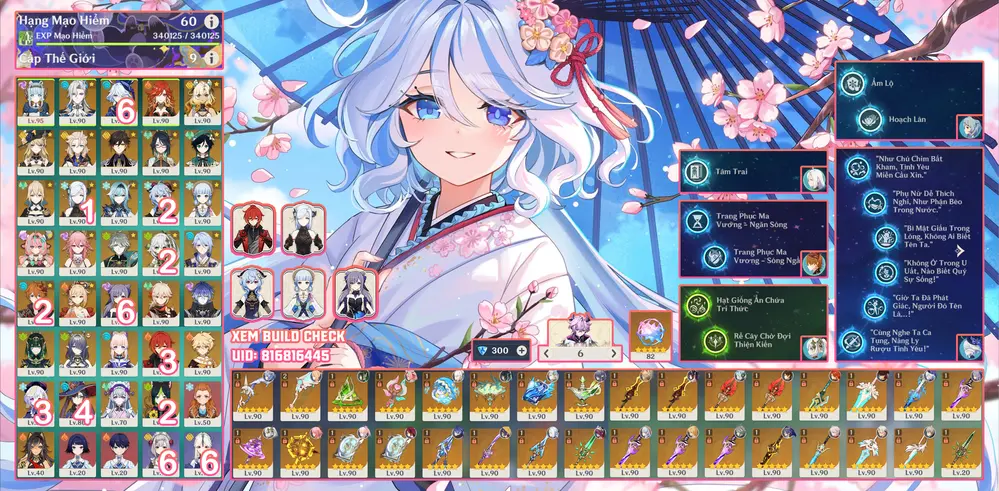The image size is (999, 491).
Task: Go to the previous character with left arrow
Action: (x=547, y=352)
